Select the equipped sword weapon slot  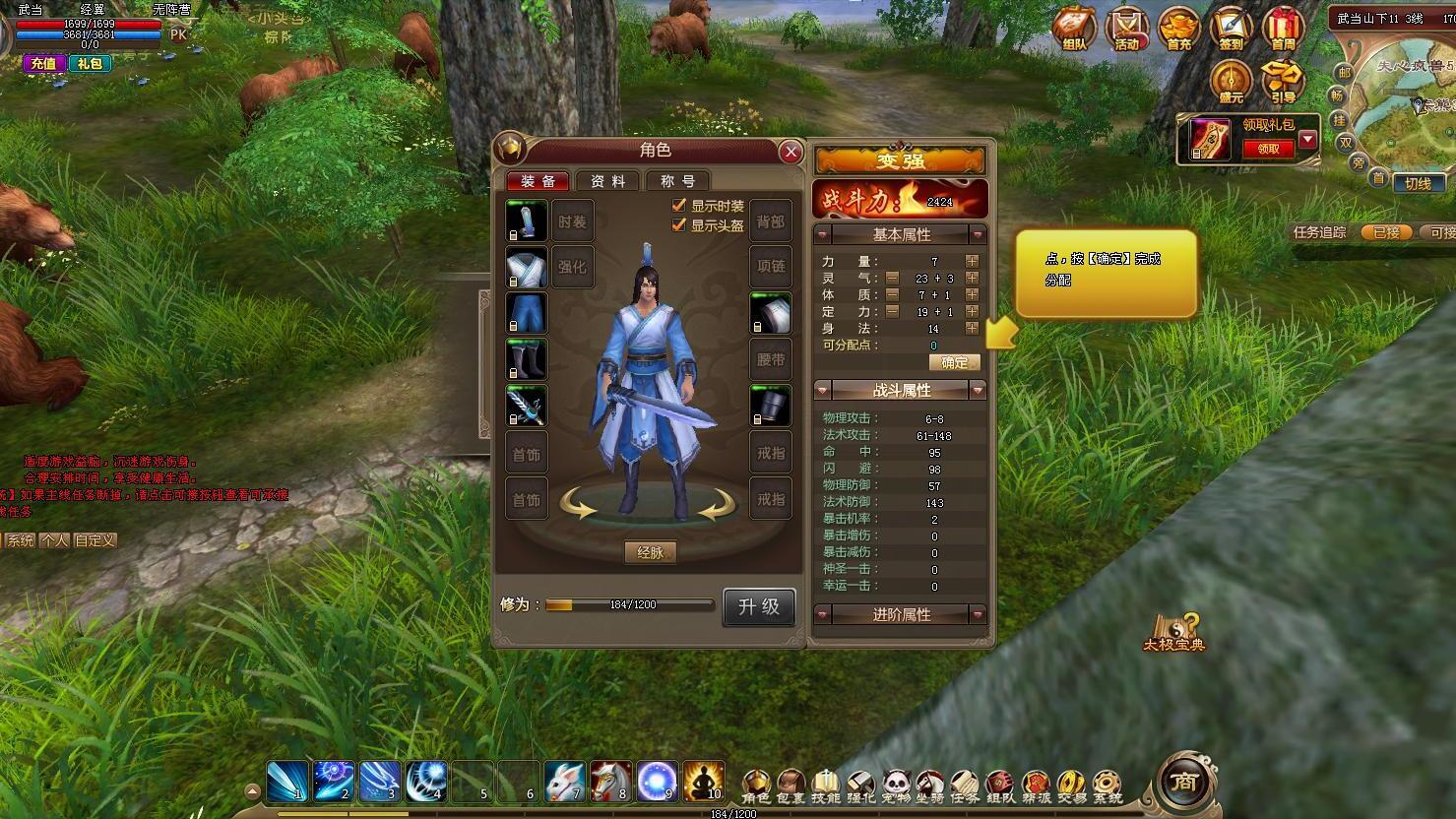tap(526, 406)
